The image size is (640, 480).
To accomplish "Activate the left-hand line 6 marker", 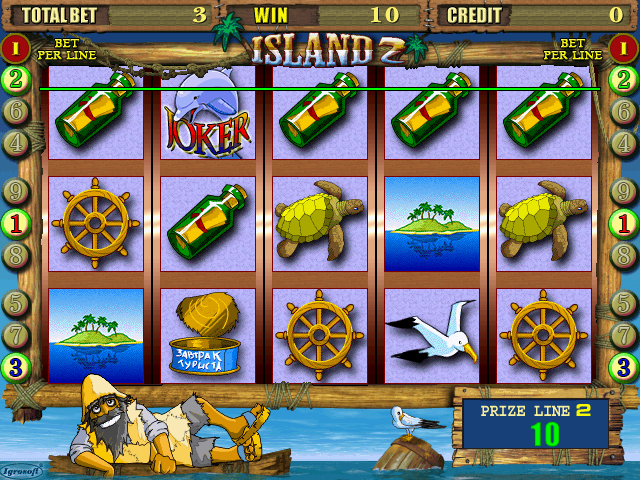I will (15, 111).
